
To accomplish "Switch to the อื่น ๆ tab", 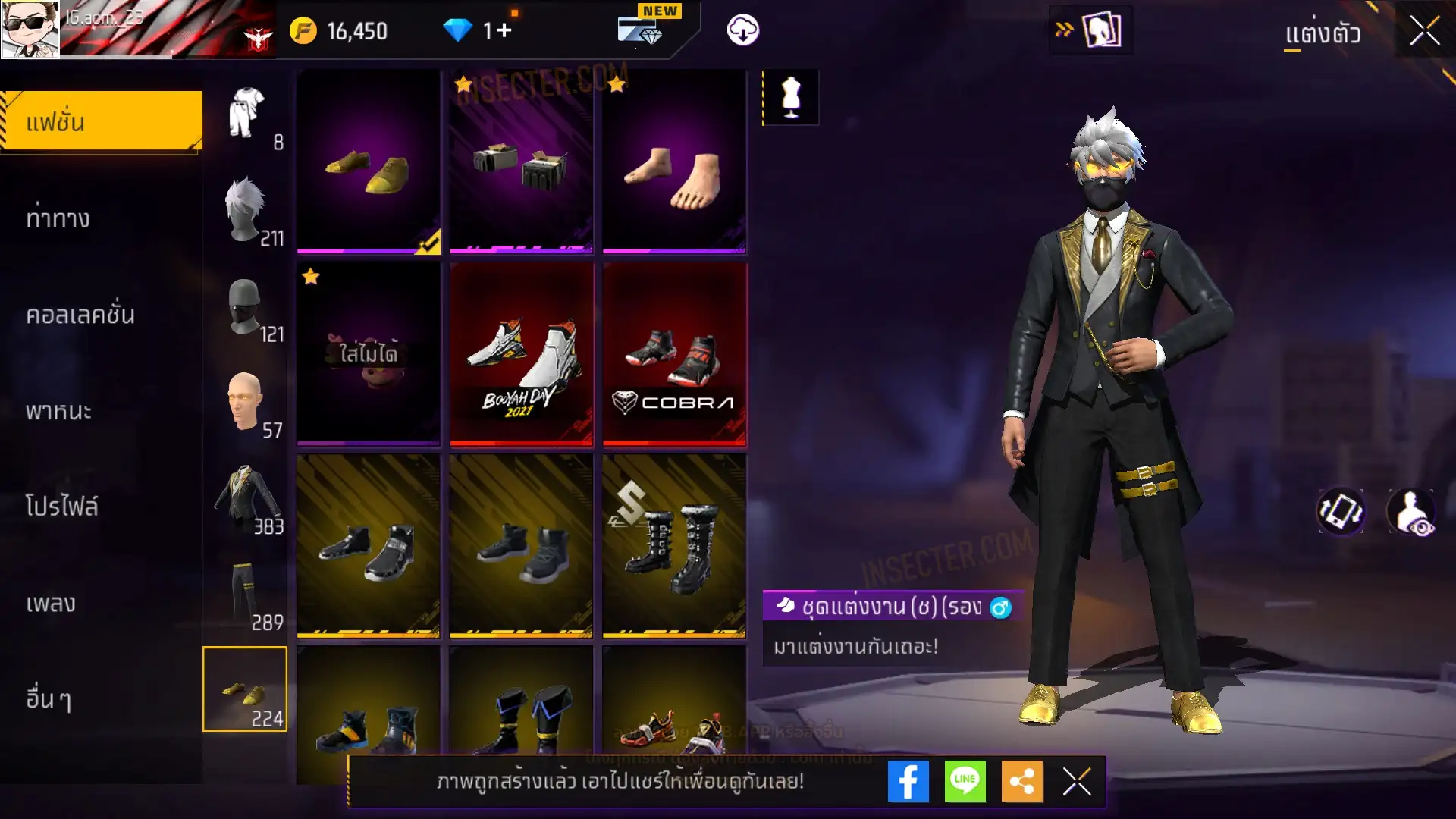I will [x=49, y=698].
